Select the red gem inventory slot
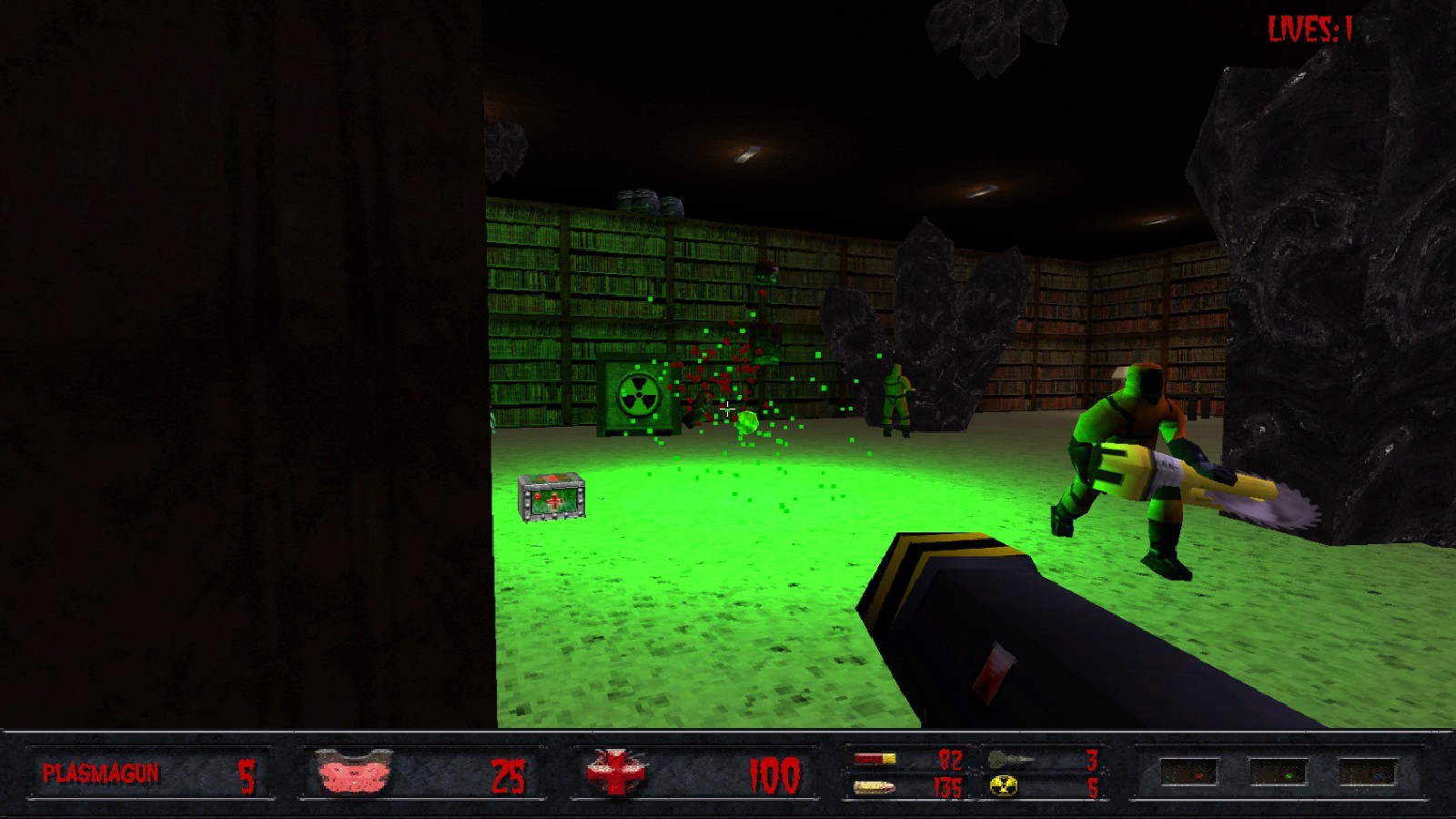This screenshot has height=819, width=1456. [x=1197, y=775]
